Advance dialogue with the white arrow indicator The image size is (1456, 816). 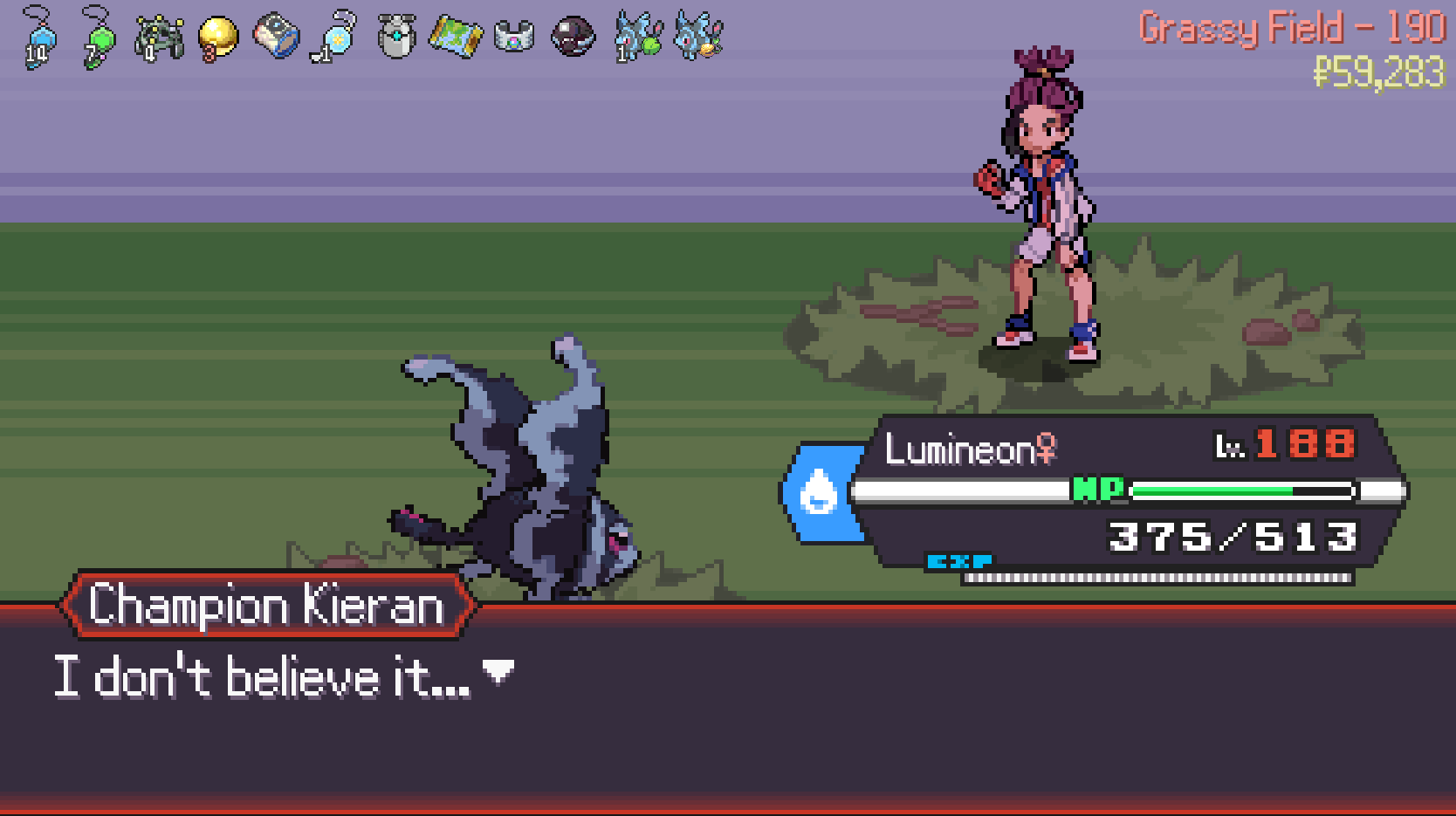(x=498, y=671)
